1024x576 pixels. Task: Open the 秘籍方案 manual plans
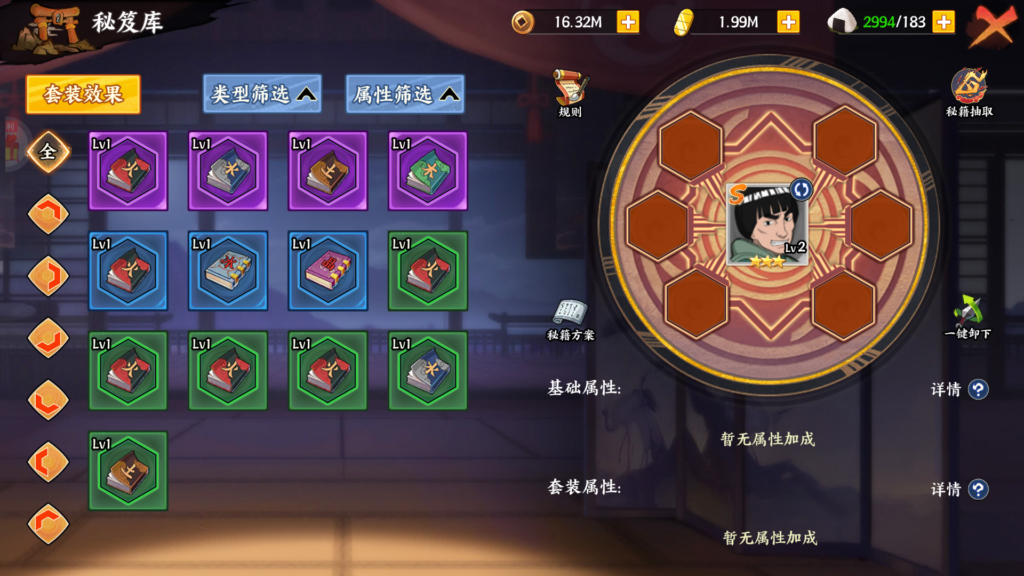tap(570, 319)
